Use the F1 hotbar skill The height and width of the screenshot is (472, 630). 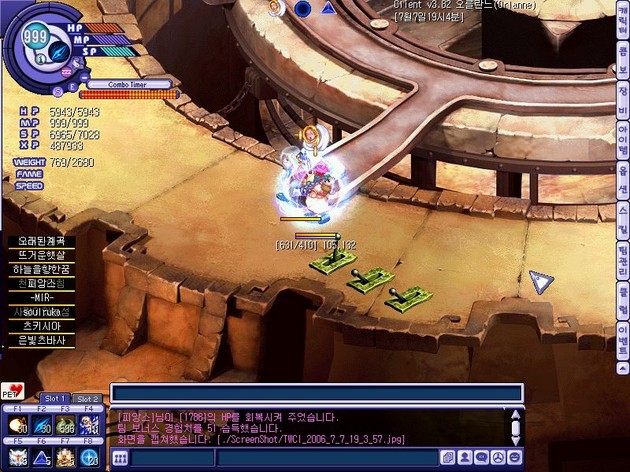19,427
